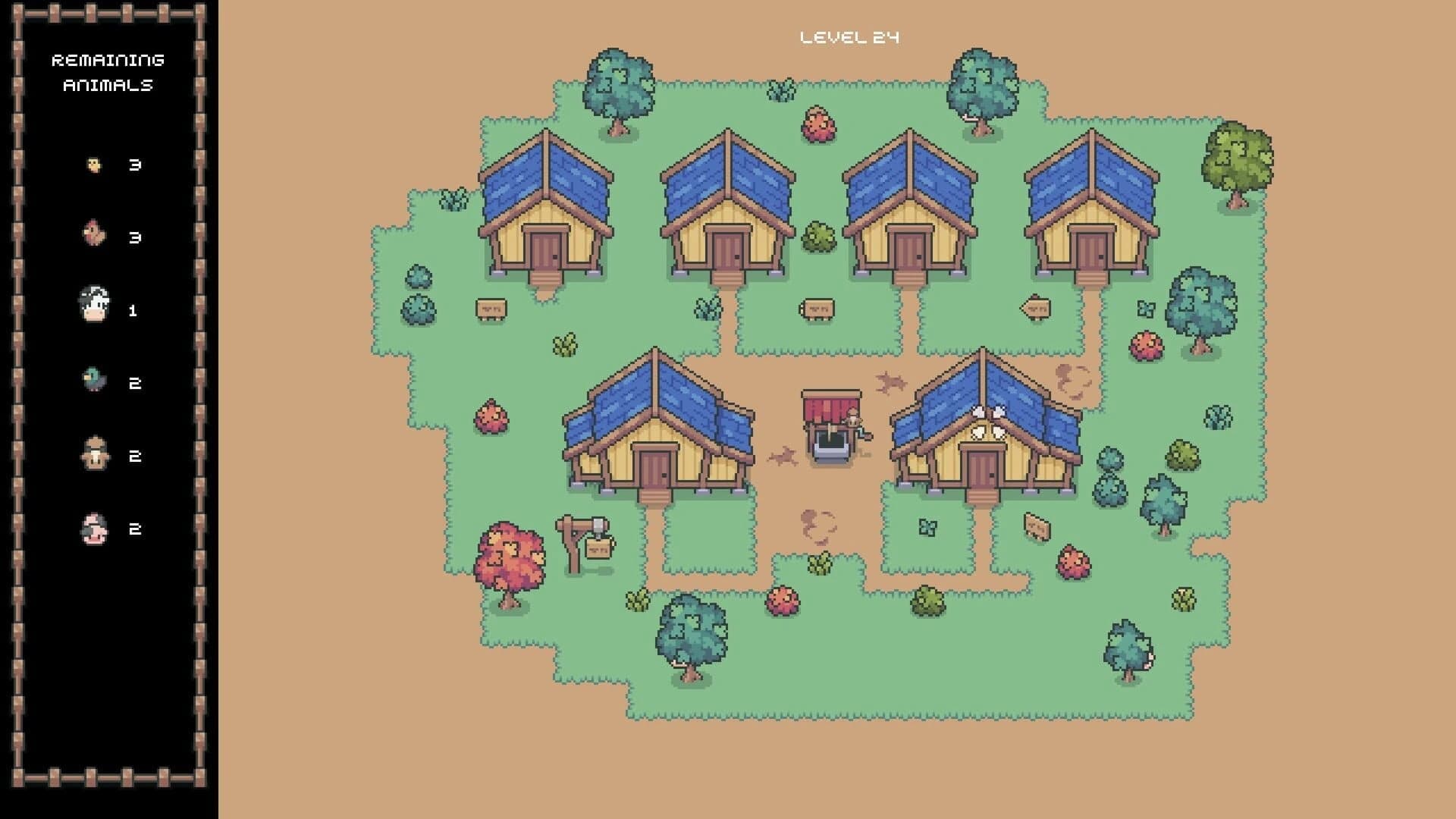Screen dimensions: 1456x819
Task: Open the top-left house entrance
Action: (x=544, y=250)
